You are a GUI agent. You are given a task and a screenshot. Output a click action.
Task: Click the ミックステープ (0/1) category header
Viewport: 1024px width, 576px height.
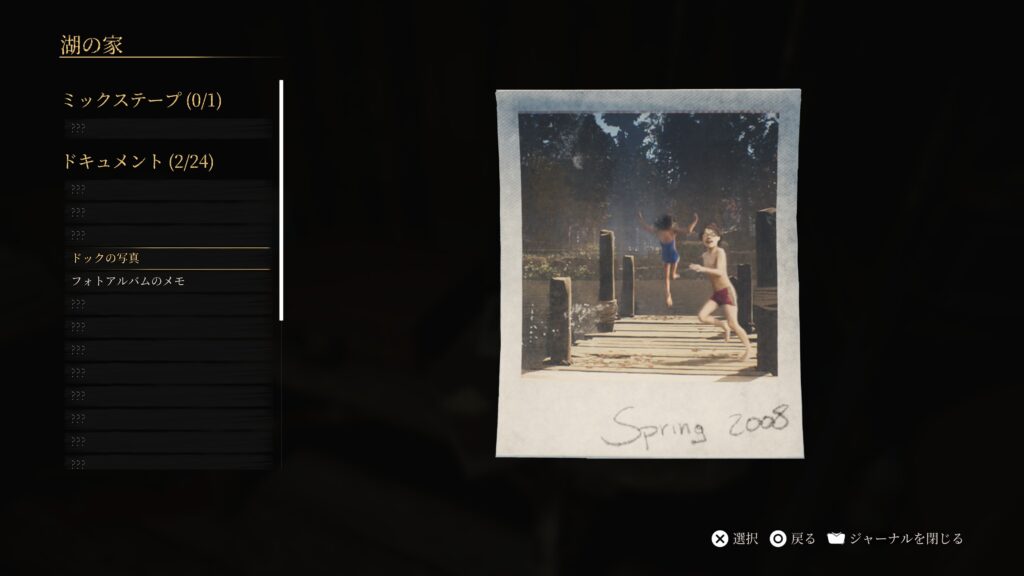(141, 100)
